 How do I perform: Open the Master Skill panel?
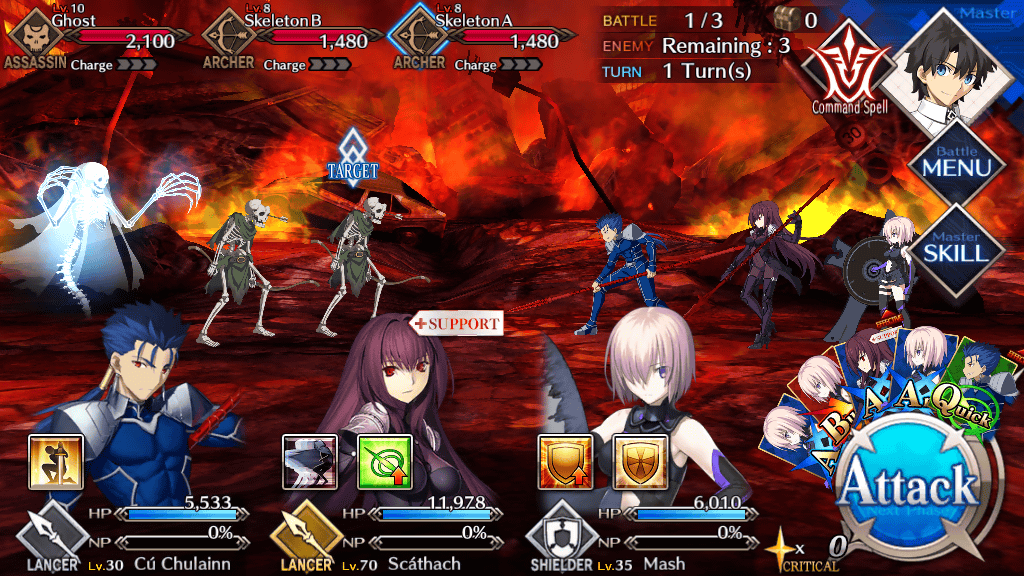[957, 243]
